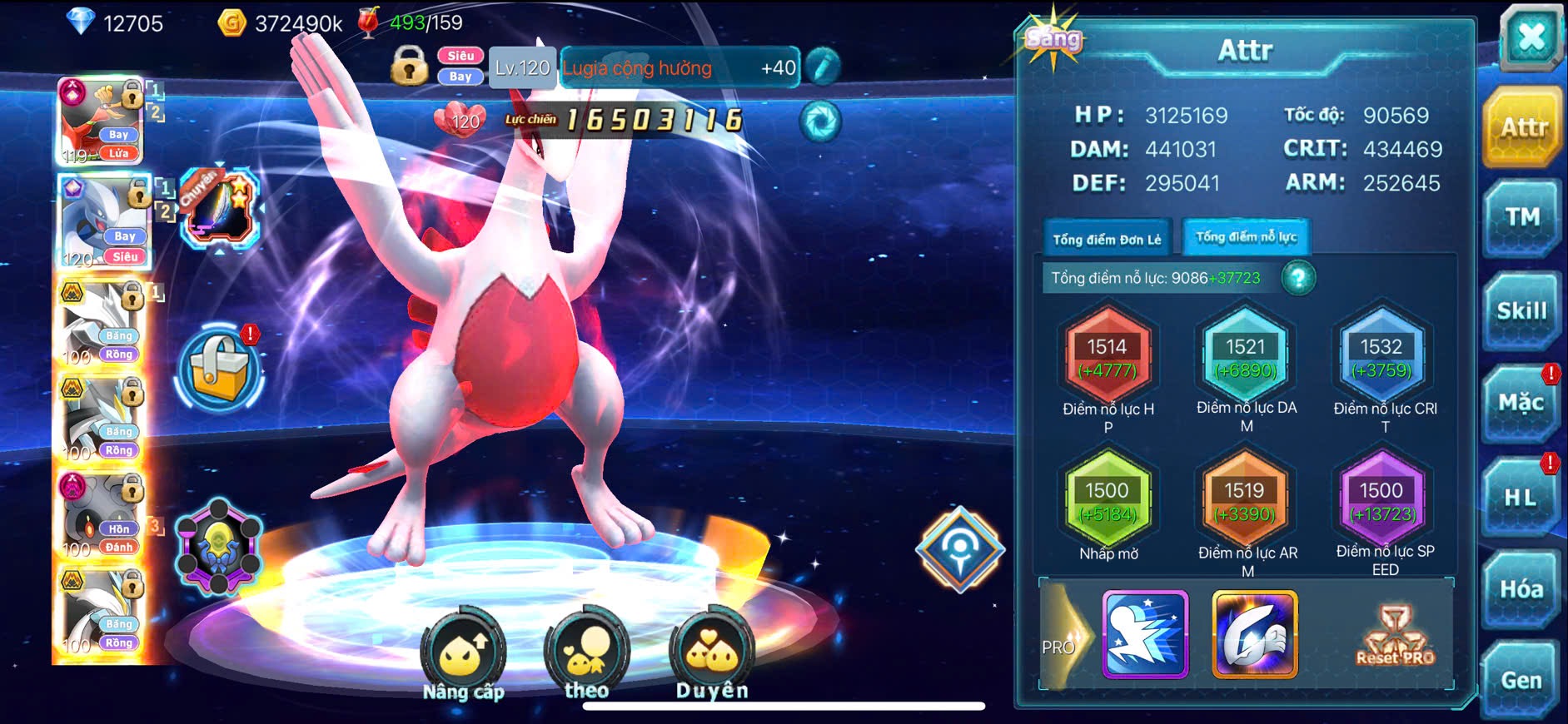Image resolution: width=1568 pixels, height=724 pixels.
Task: Select the Mặc side tab
Action: pos(1521,404)
